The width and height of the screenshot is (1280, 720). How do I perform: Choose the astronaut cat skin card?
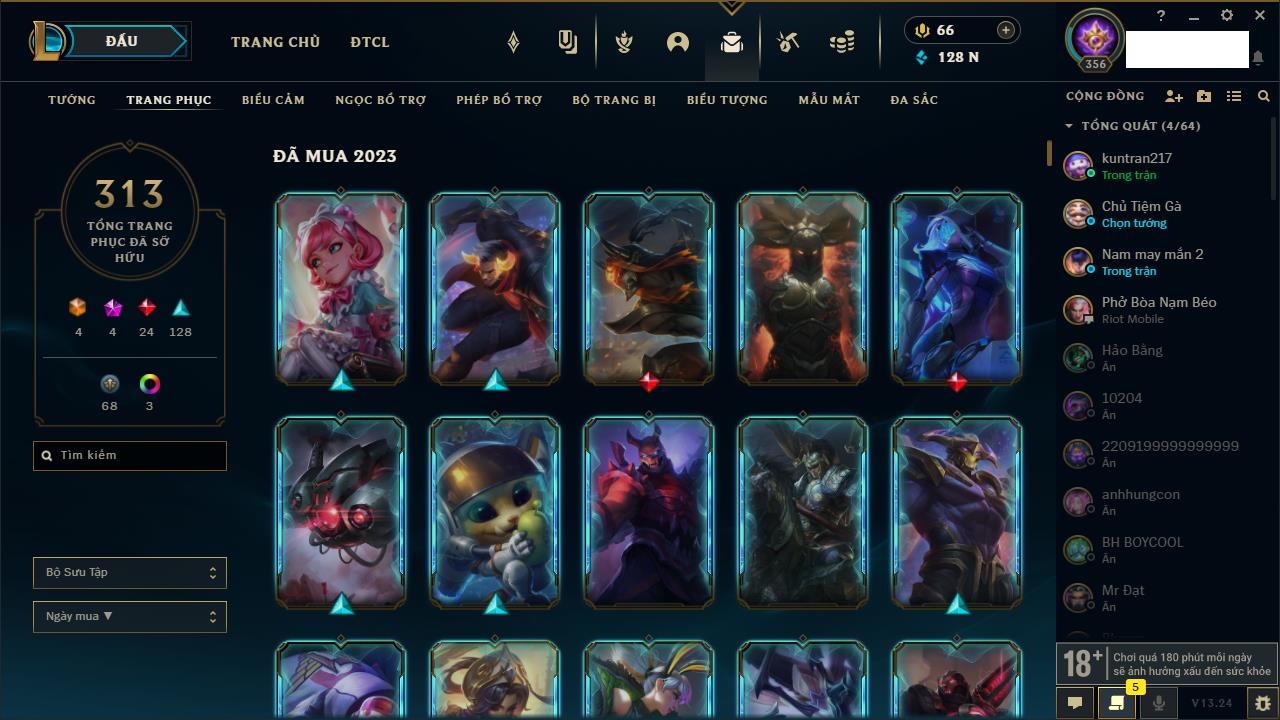pos(495,512)
